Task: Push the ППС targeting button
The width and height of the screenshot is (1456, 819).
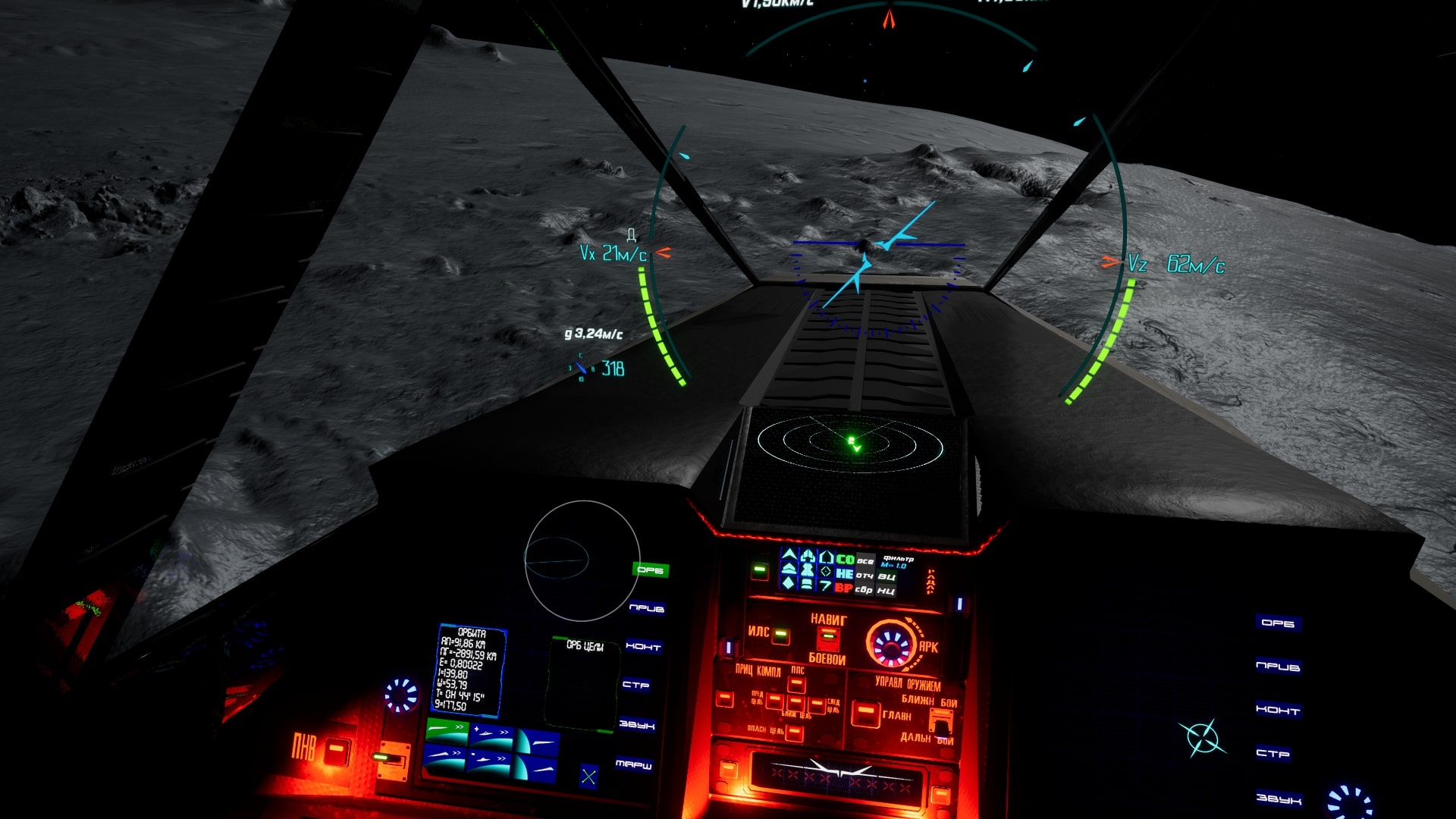Action: click(x=796, y=685)
